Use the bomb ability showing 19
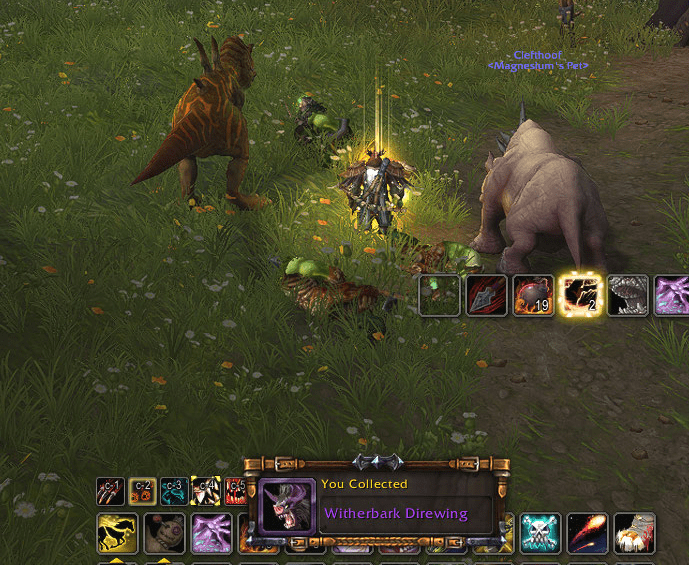The image size is (689, 565). point(533,295)
